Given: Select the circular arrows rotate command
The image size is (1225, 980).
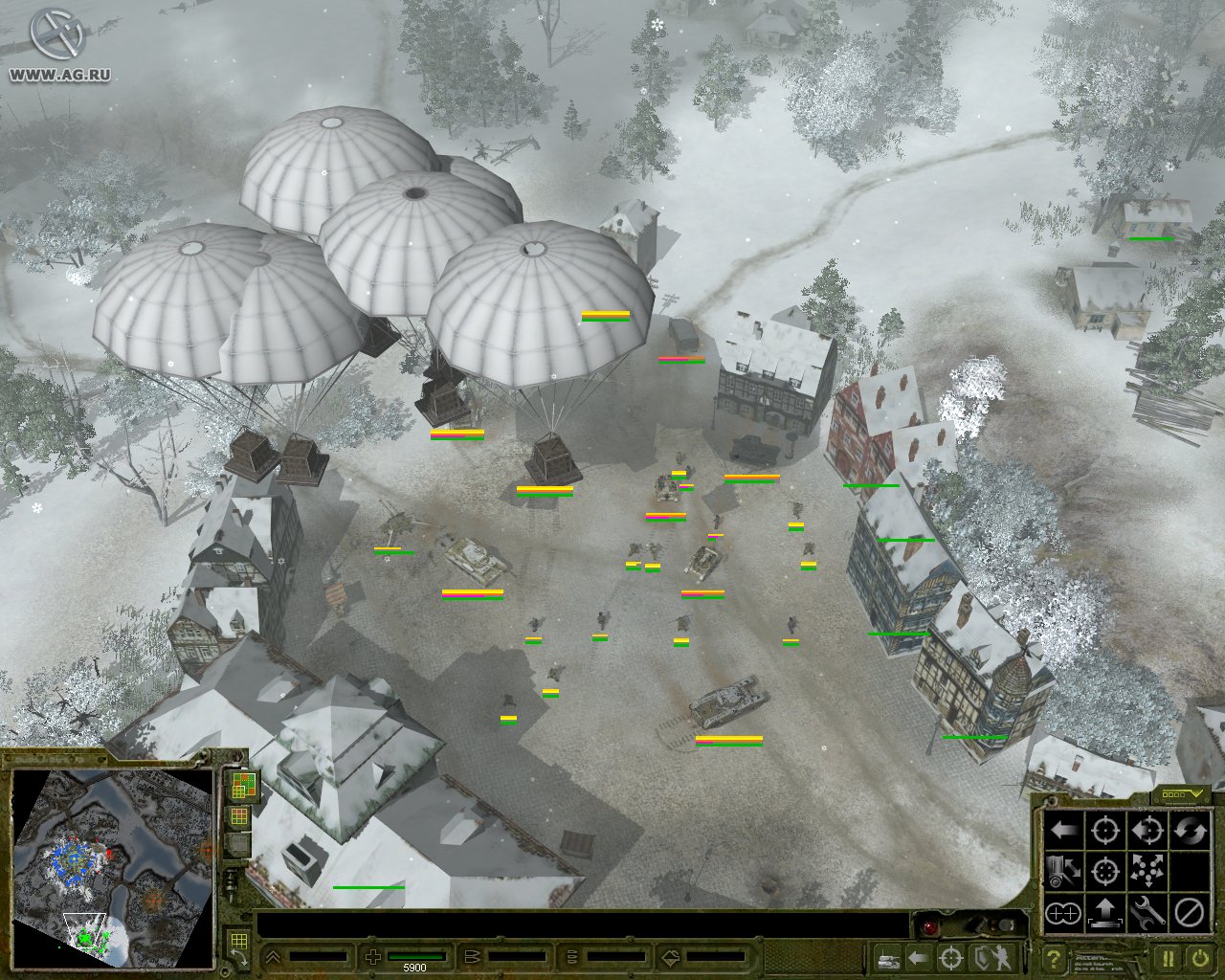Looking at the screenshot, I should coord(1190,830).
